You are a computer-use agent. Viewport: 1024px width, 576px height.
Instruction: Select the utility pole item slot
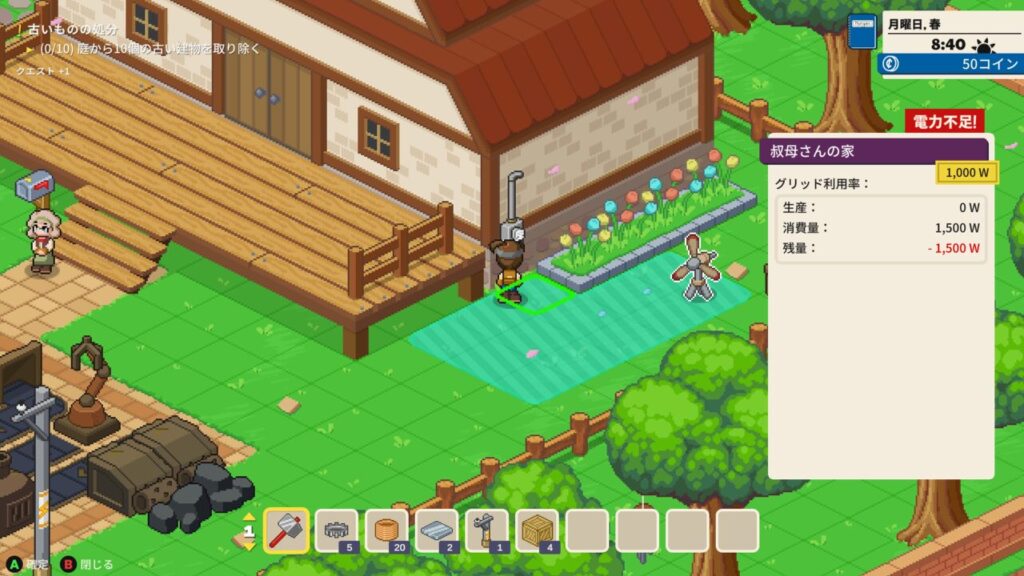point(486,530)
